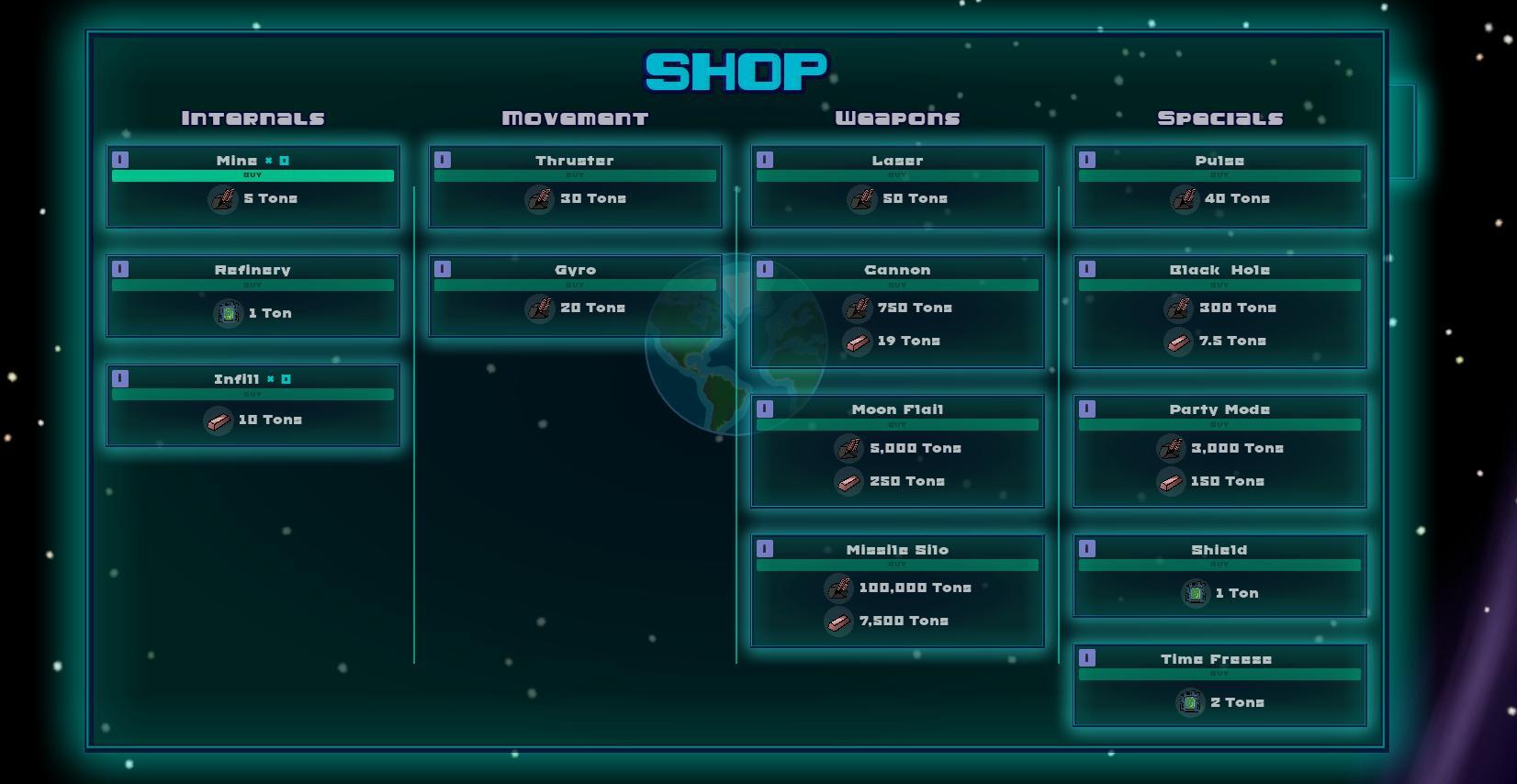The height and width of the screenshot is (784, 1517).
Task: Select the Weapons category heading
Action: coord(898,117)
